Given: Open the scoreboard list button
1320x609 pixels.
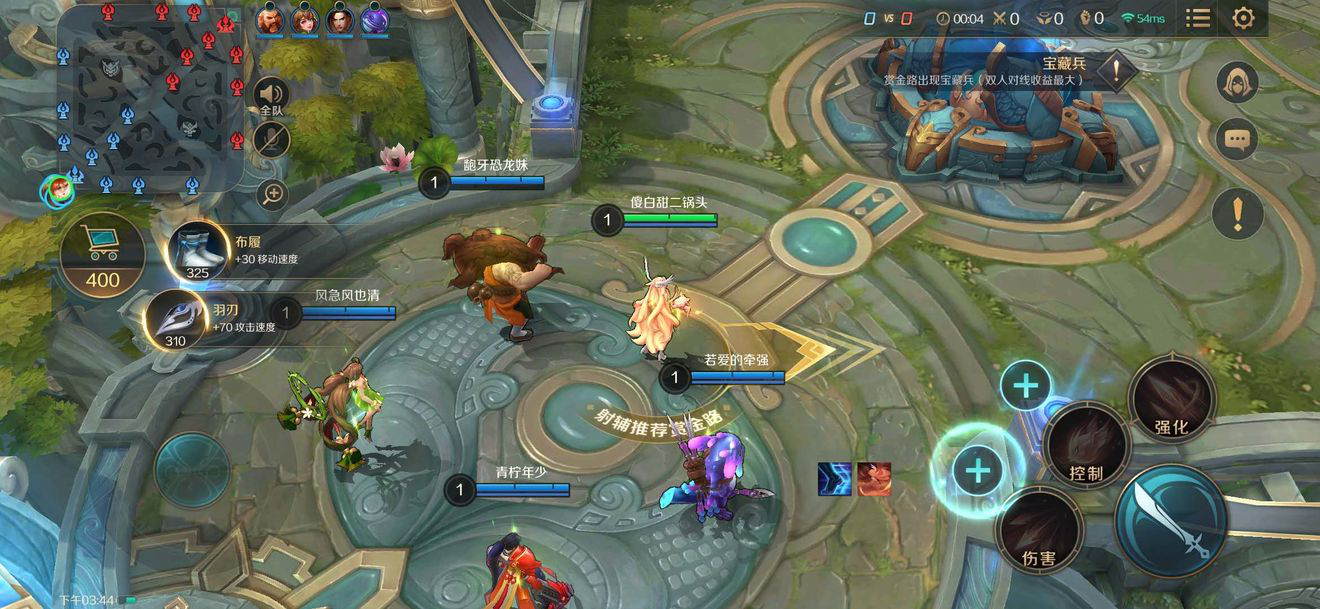Looking at the screenshot, I should pos(1197,18).
